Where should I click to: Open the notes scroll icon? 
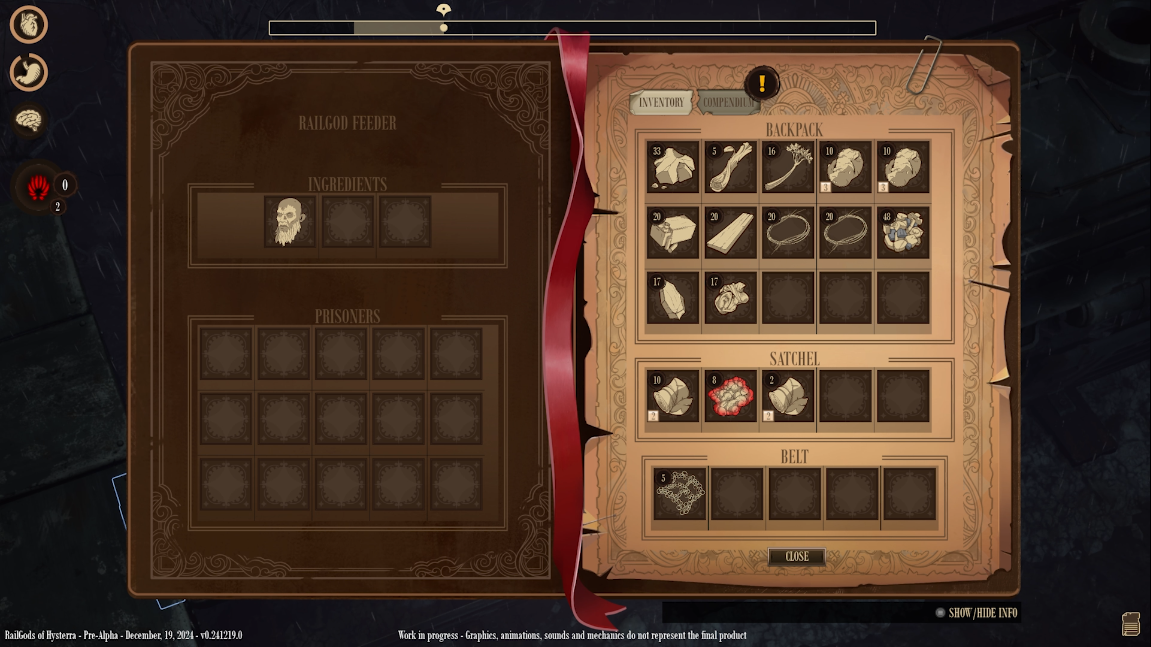pyautogui.click(x=1131, y=623)
